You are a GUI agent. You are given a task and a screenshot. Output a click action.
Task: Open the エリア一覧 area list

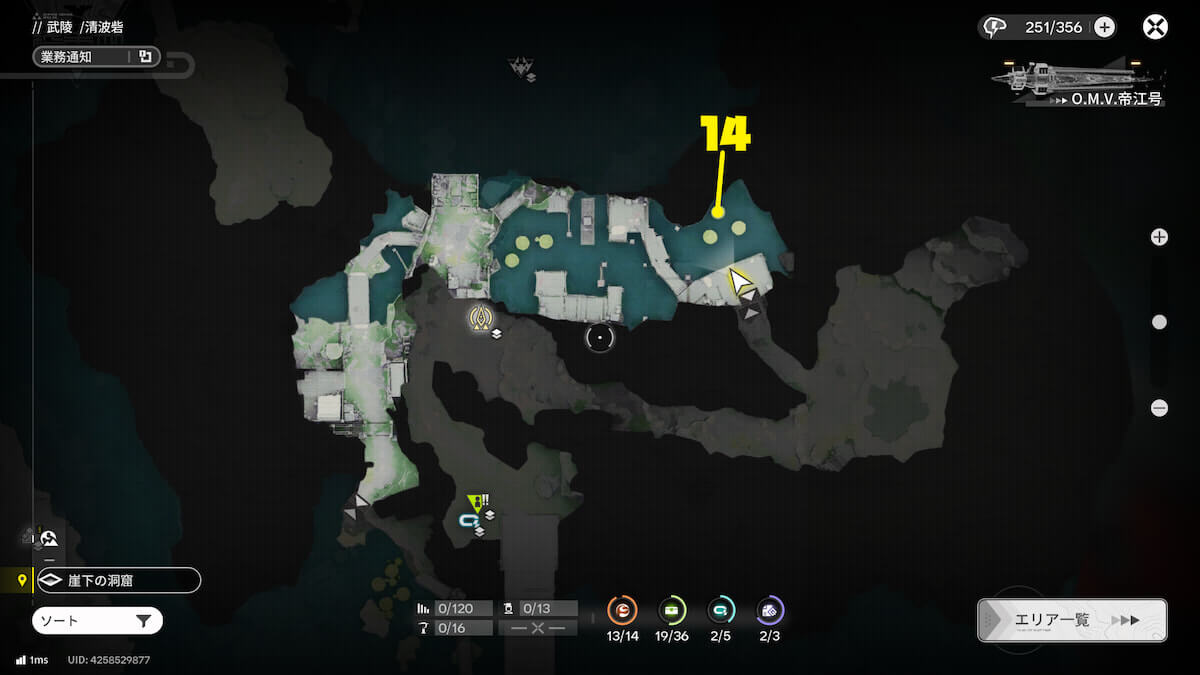coord(1071,620)
